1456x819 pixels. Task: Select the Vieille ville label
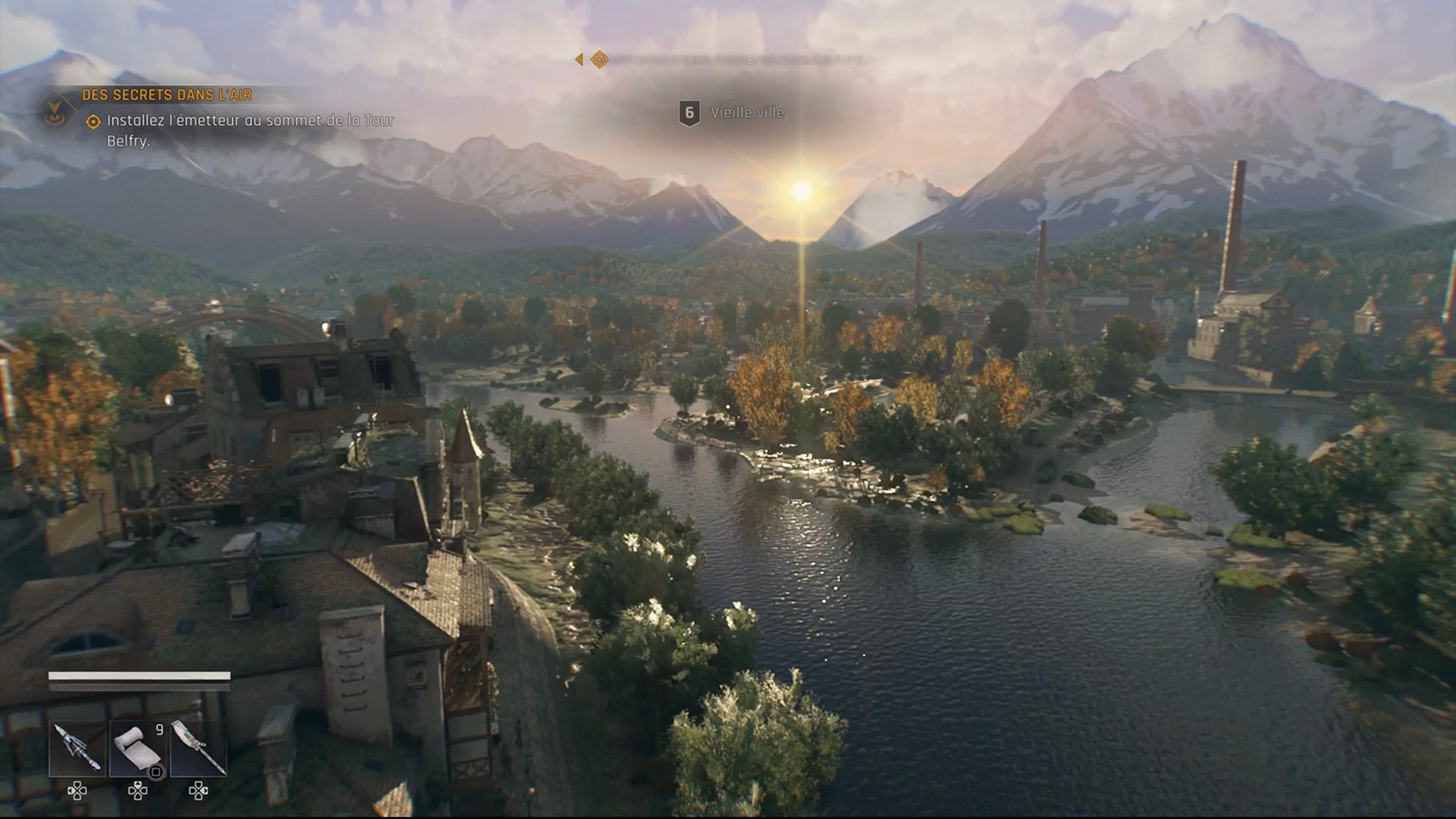point(746,112)
